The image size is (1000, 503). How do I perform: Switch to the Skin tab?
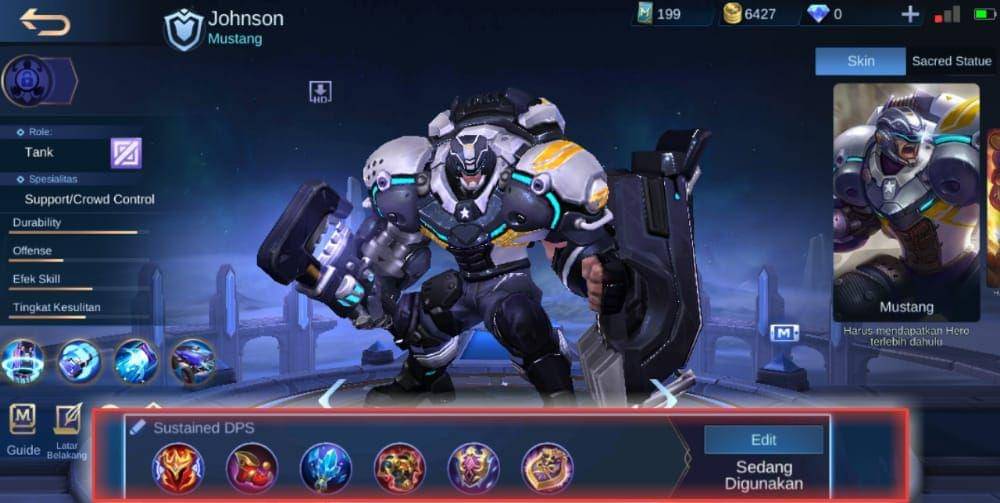860,61
